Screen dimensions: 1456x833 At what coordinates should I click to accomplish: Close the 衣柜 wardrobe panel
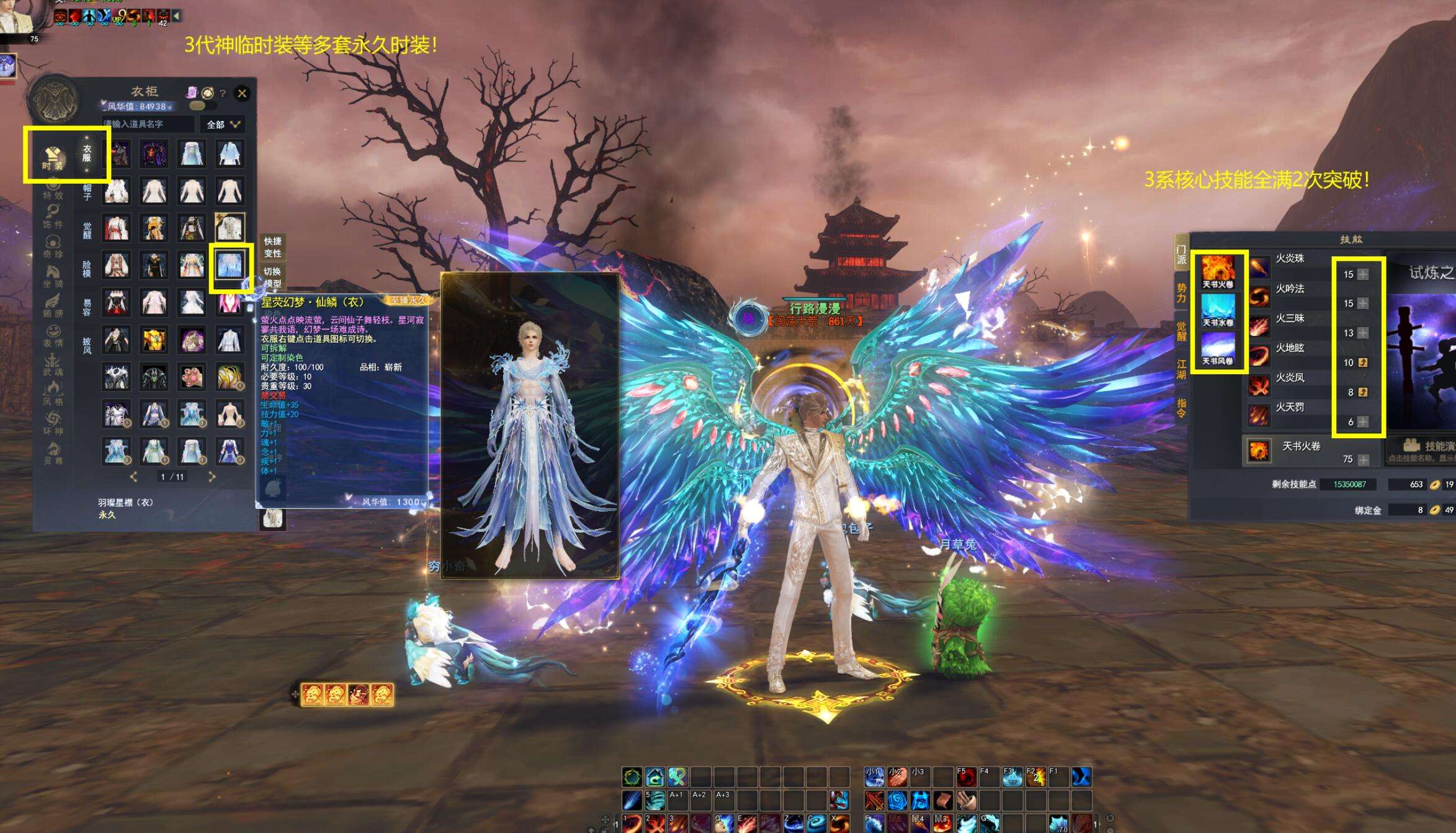click(x=242, y=94)
